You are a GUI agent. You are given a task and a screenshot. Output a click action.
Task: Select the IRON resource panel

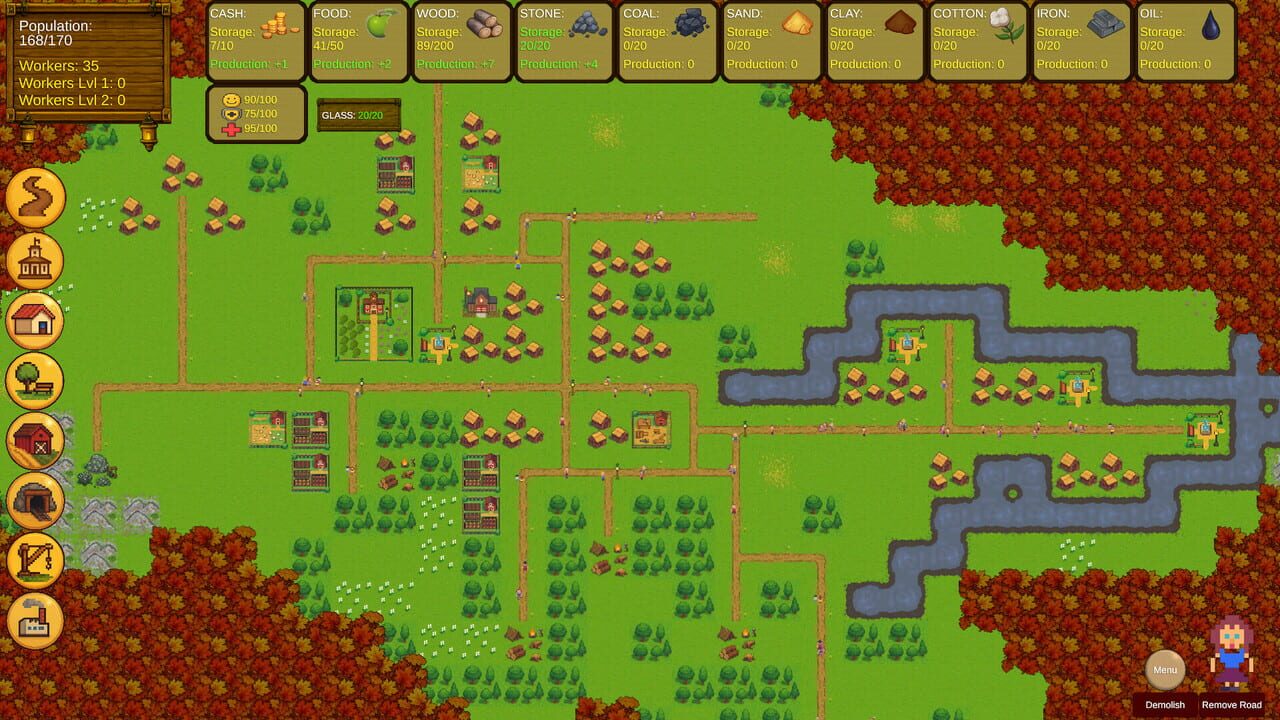[x=1080, y=40]
